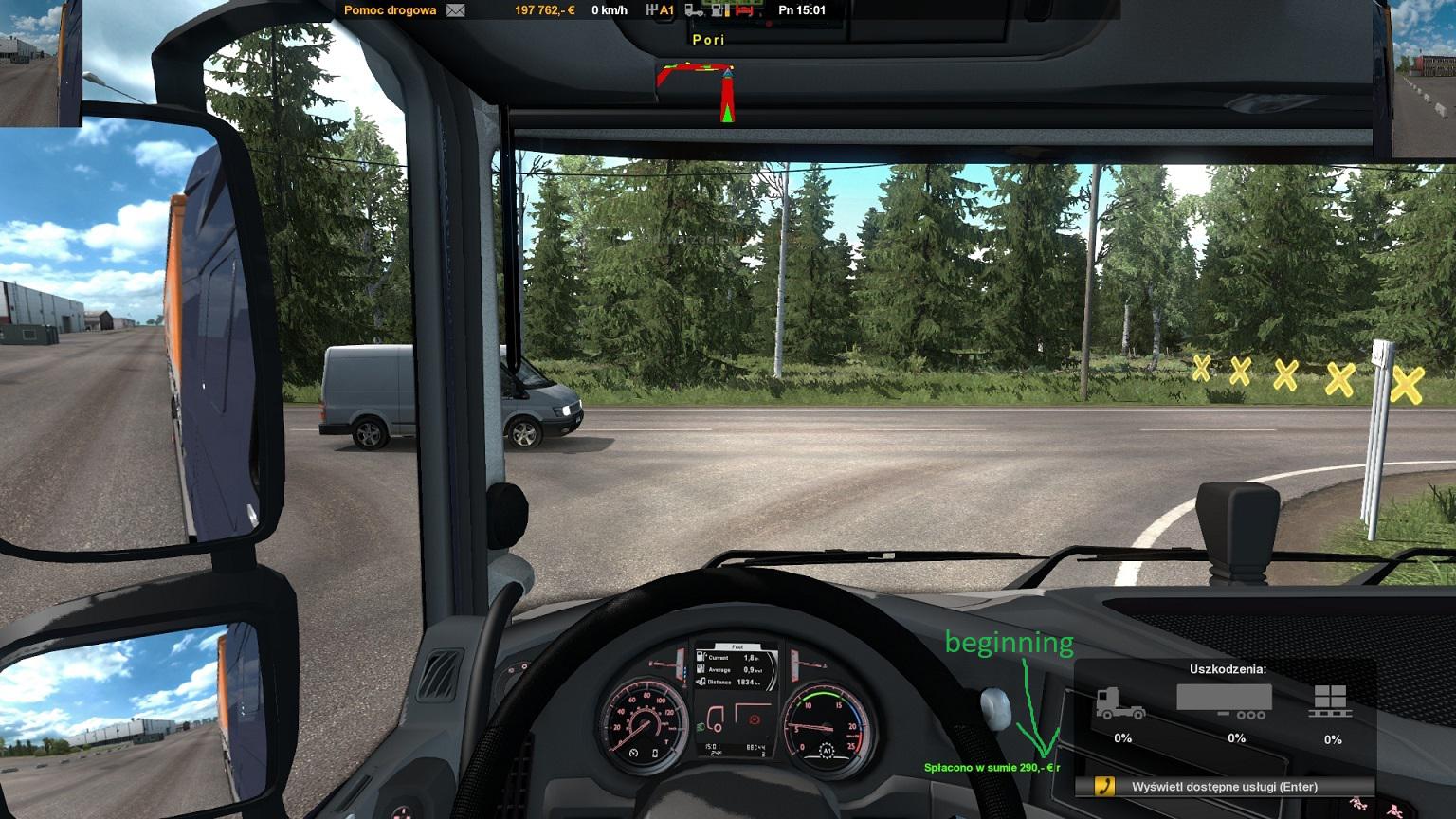Show available services via Wyświetl dostępne usługi
Screen dimensions: 1456x819
point(1224,787)
